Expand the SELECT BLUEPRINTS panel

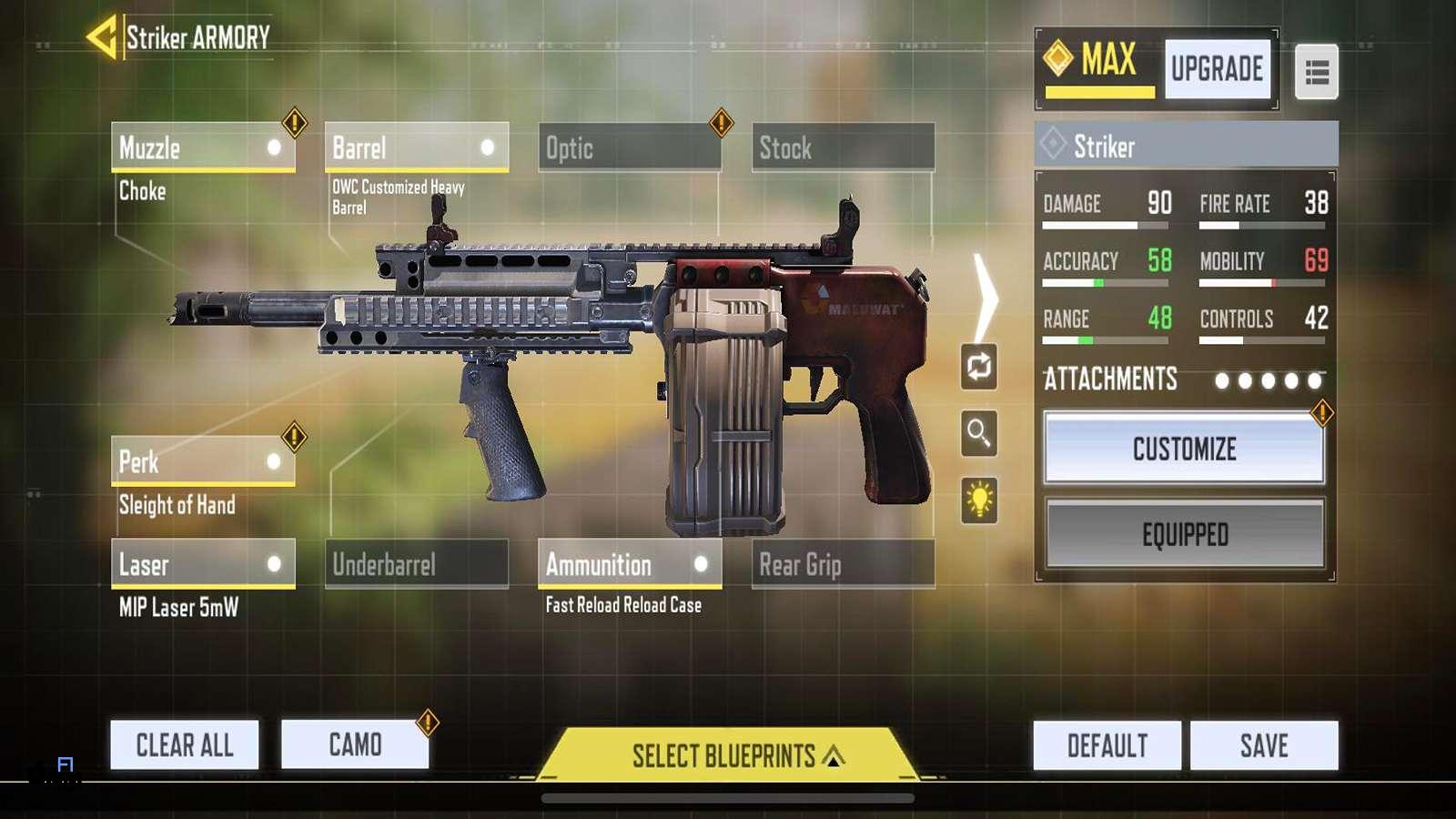(x=728, y=755)
